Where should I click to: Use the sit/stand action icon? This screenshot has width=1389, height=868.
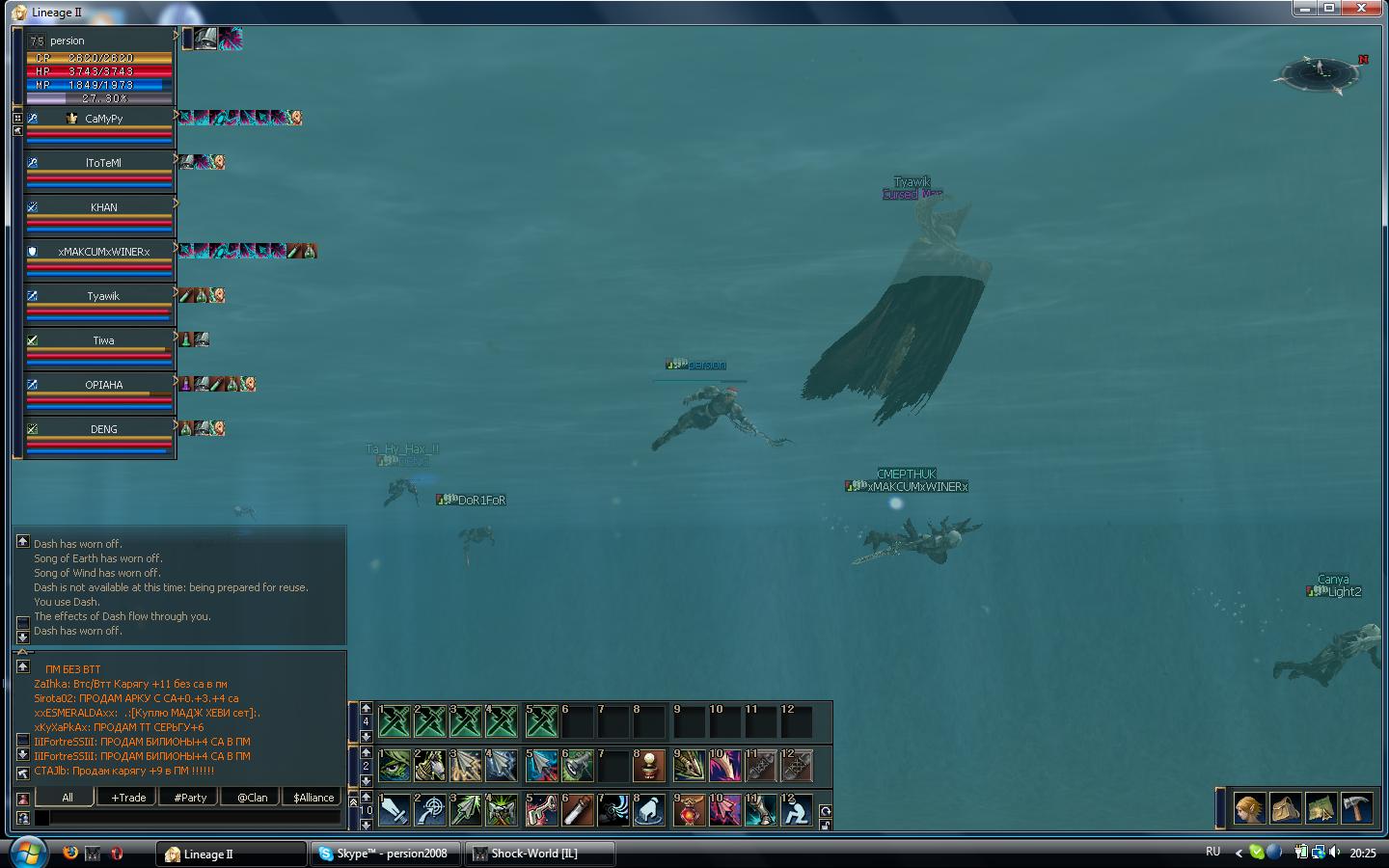click(796, 811)
